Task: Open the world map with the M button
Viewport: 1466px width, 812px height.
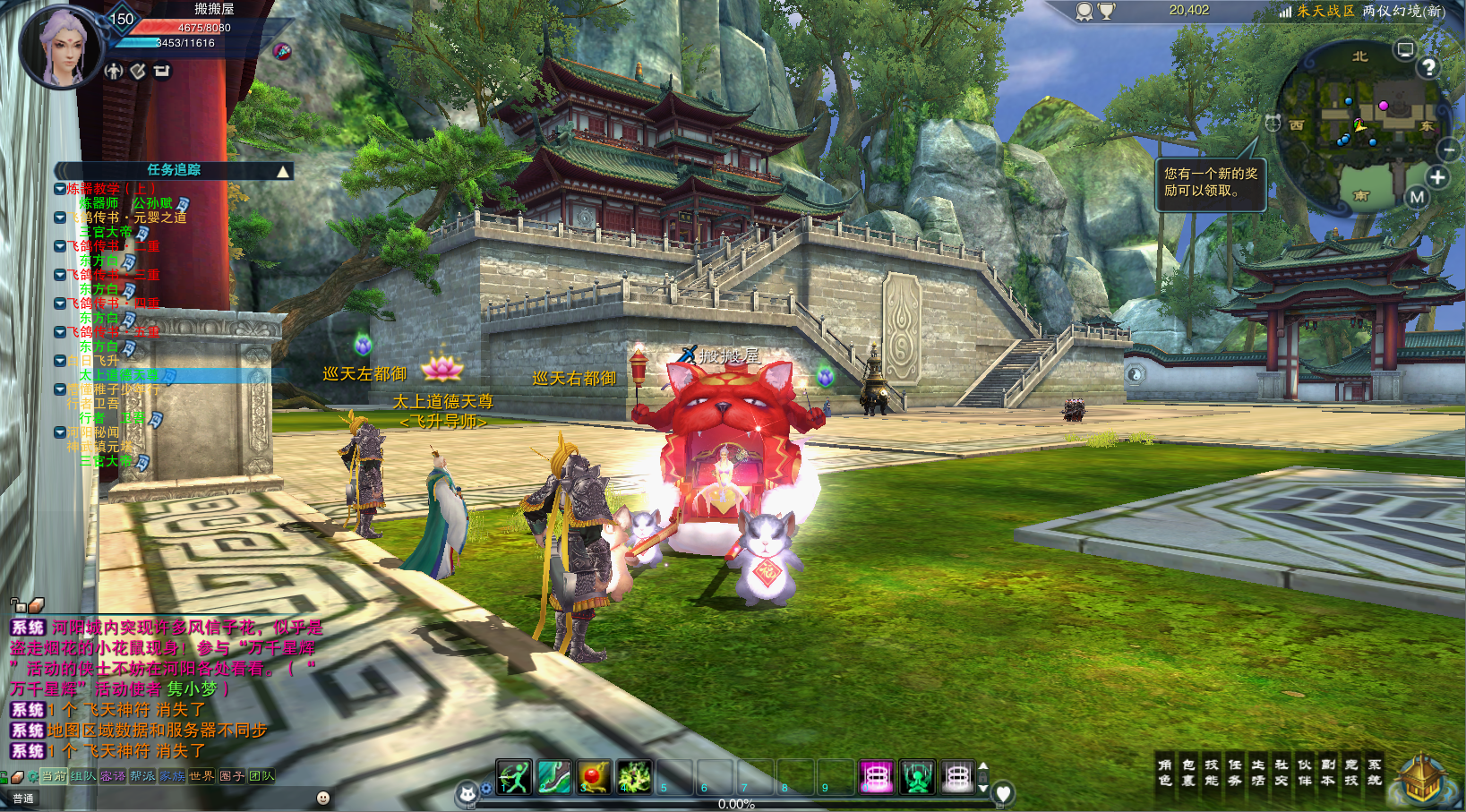Action: 1417,197
